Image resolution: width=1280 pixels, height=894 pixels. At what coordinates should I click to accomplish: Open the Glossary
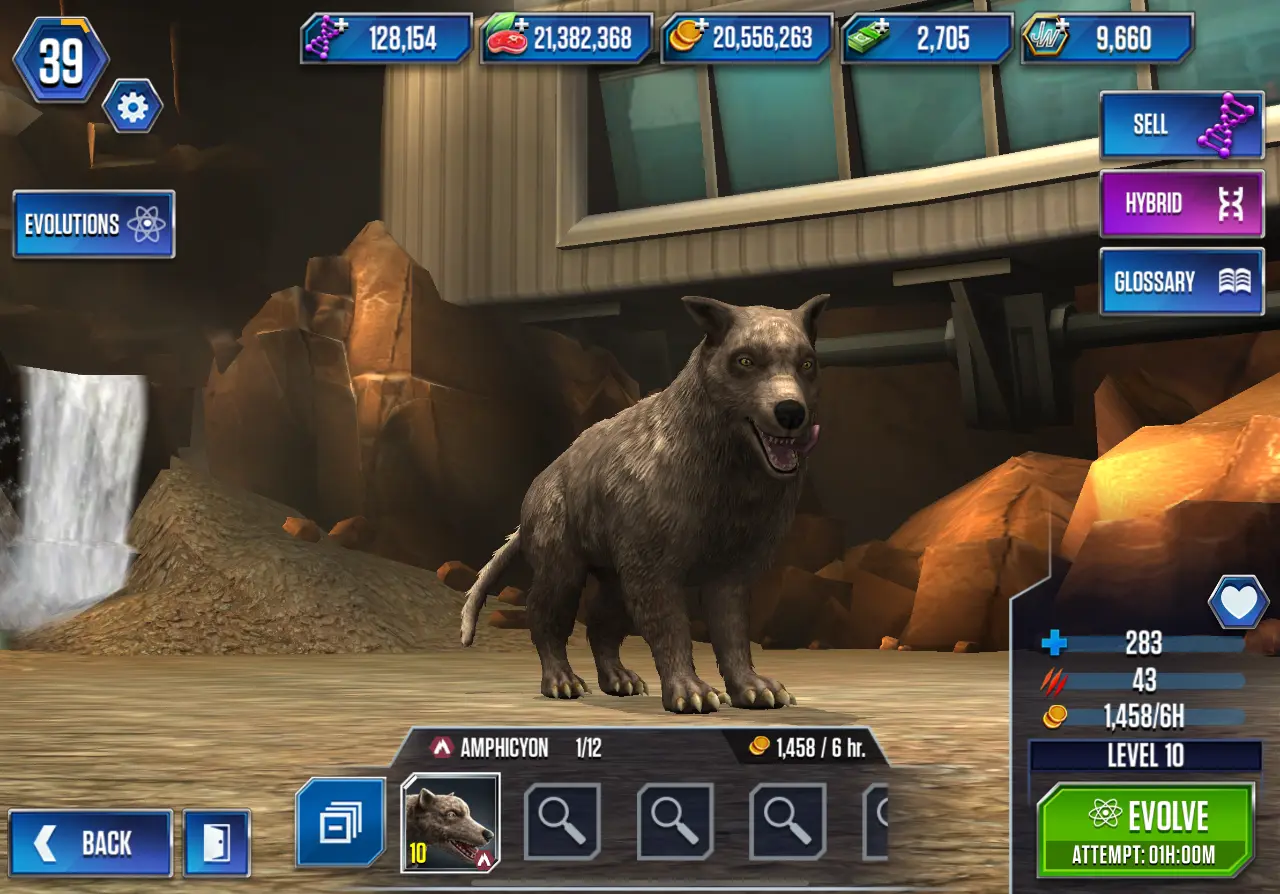tap(1181, 282)
